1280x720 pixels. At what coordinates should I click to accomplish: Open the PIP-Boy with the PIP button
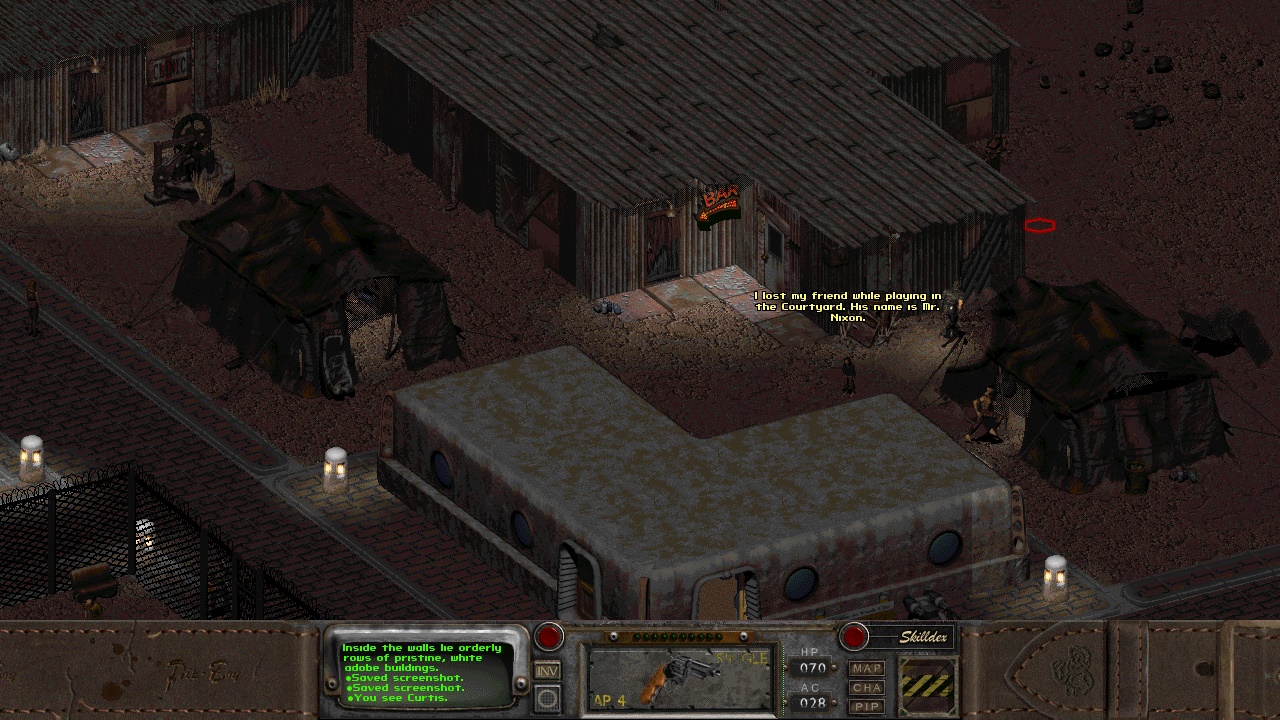click(x=866, y=707)
